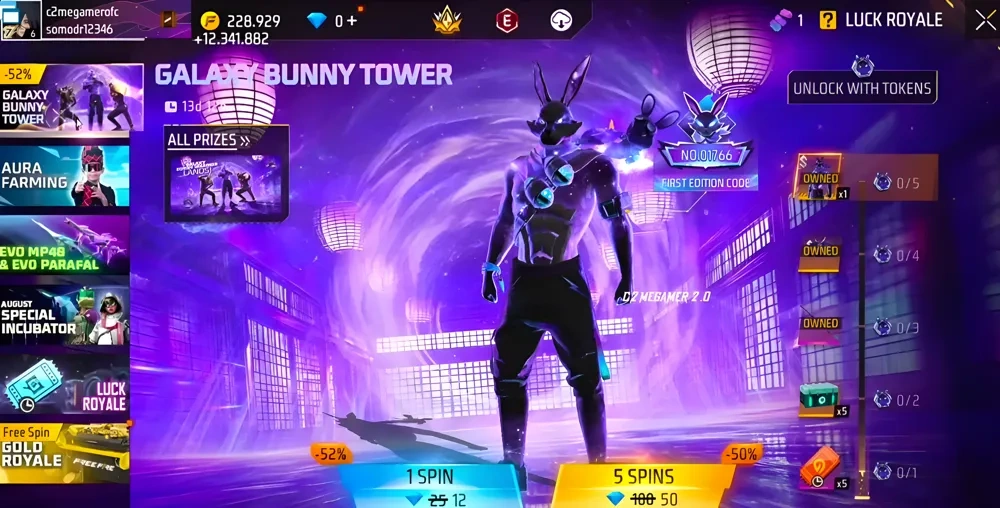1000x508 pixels.
Task: Click the red hexagon E icon
Action: pyautogui.click(x=508, y=20)
